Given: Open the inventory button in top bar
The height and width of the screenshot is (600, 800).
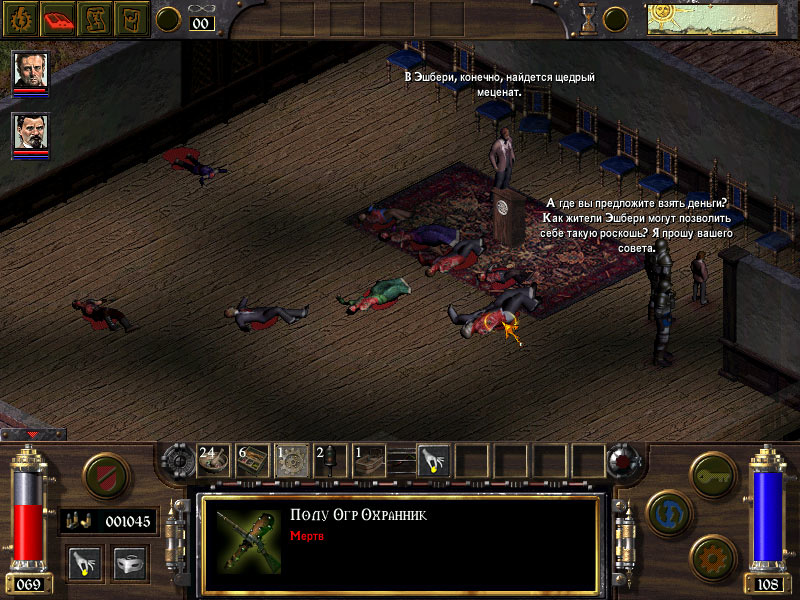Looking at the screenshot, I should [x=134, y=18].
